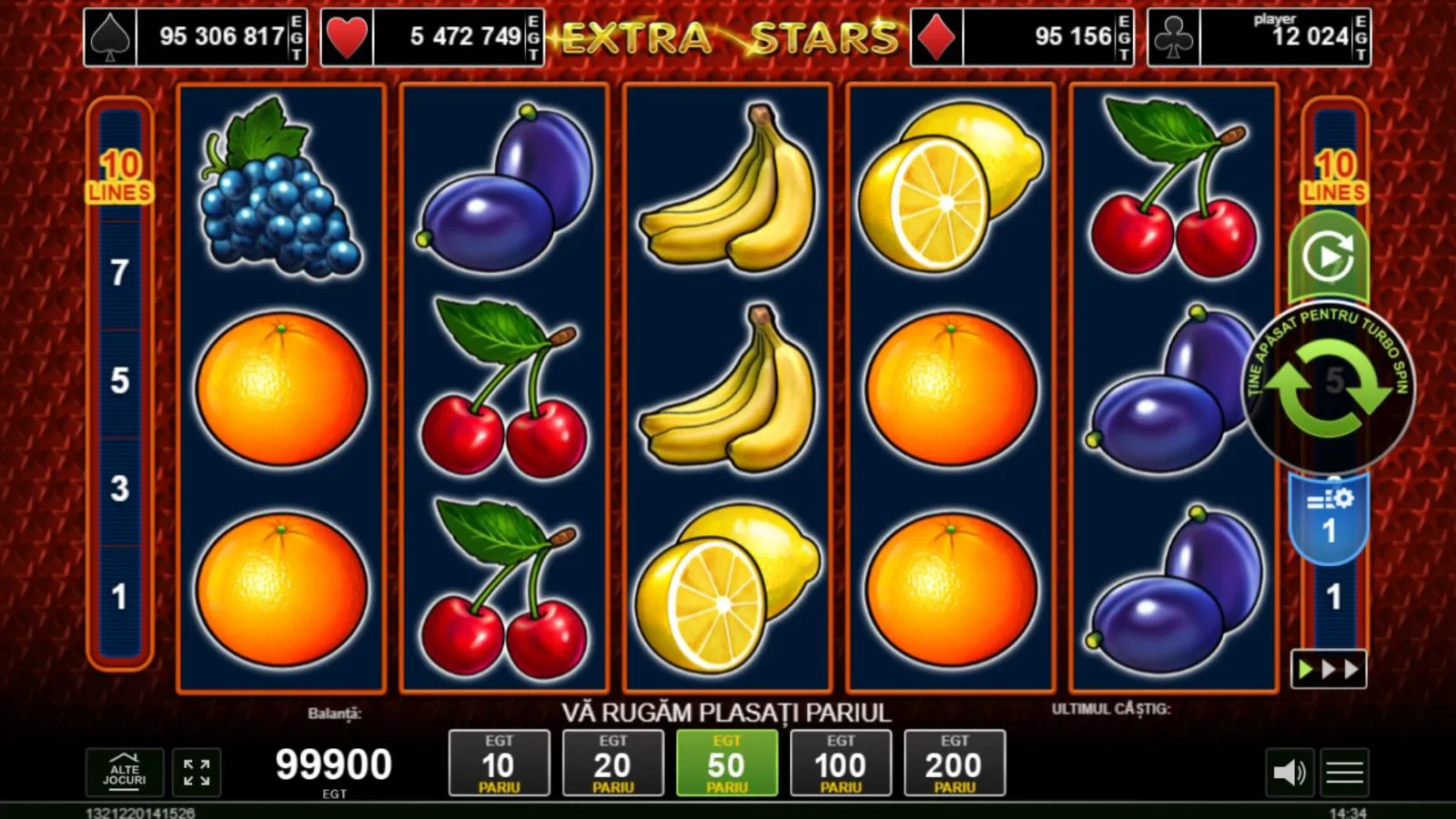Choose the EGT 50 bet option

coord(728,763)
